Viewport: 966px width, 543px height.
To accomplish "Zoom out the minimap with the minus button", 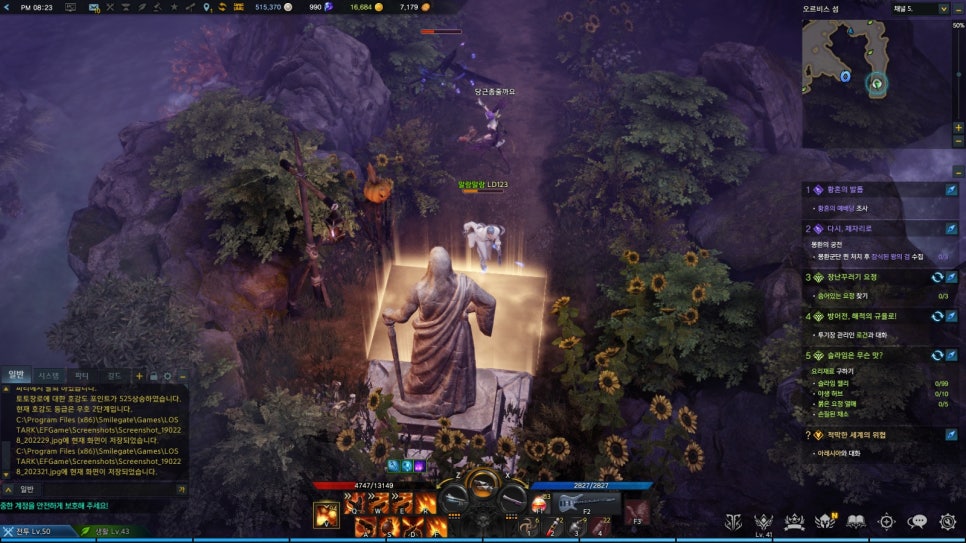I will 959,141.
